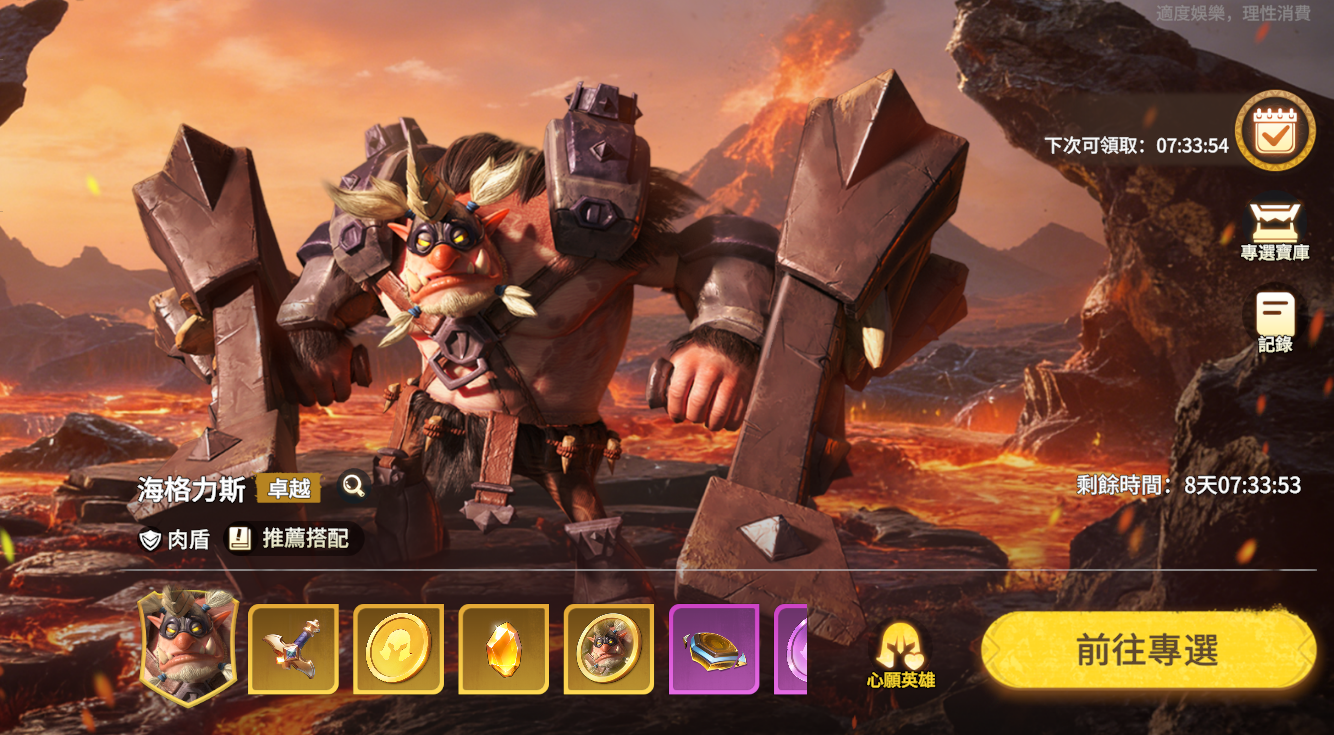1334x735 pixels.
Task: Inspect hero details with magnifier icon
Action: point(353,487)
